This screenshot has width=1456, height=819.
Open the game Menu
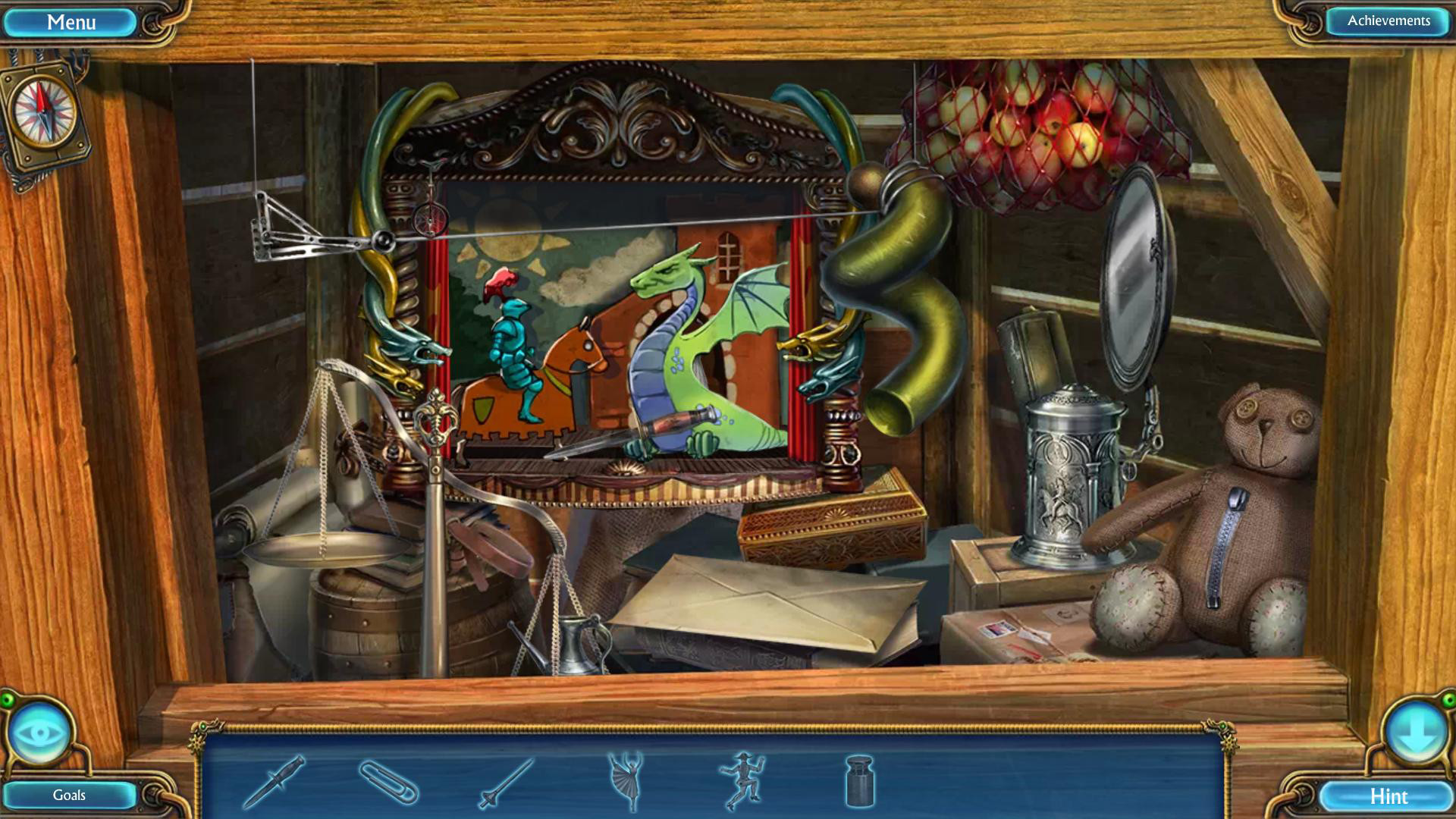pyautogui.click(x=72, y=21)
